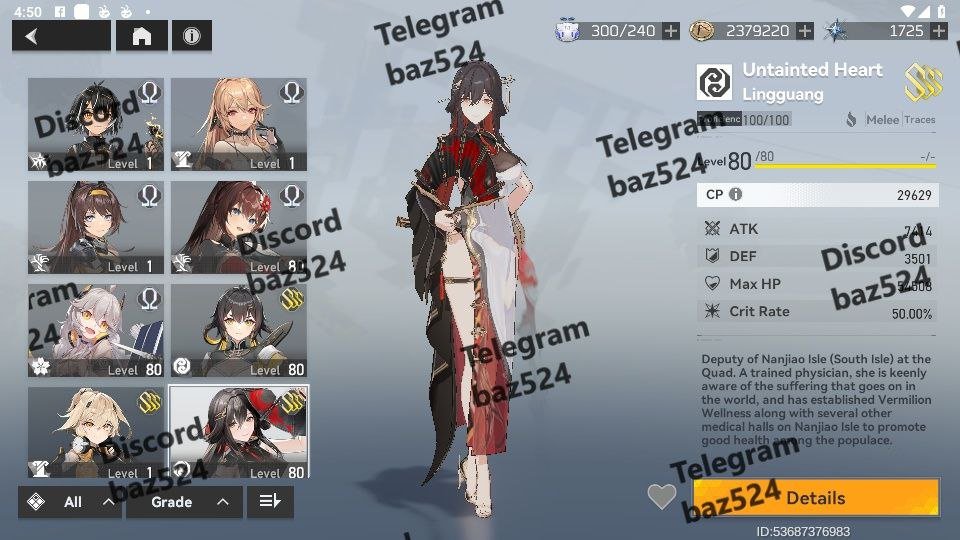The width and height of the screenshot is (960, 540).
Task: Add coins next to 2379220
Action: [805, 31]
